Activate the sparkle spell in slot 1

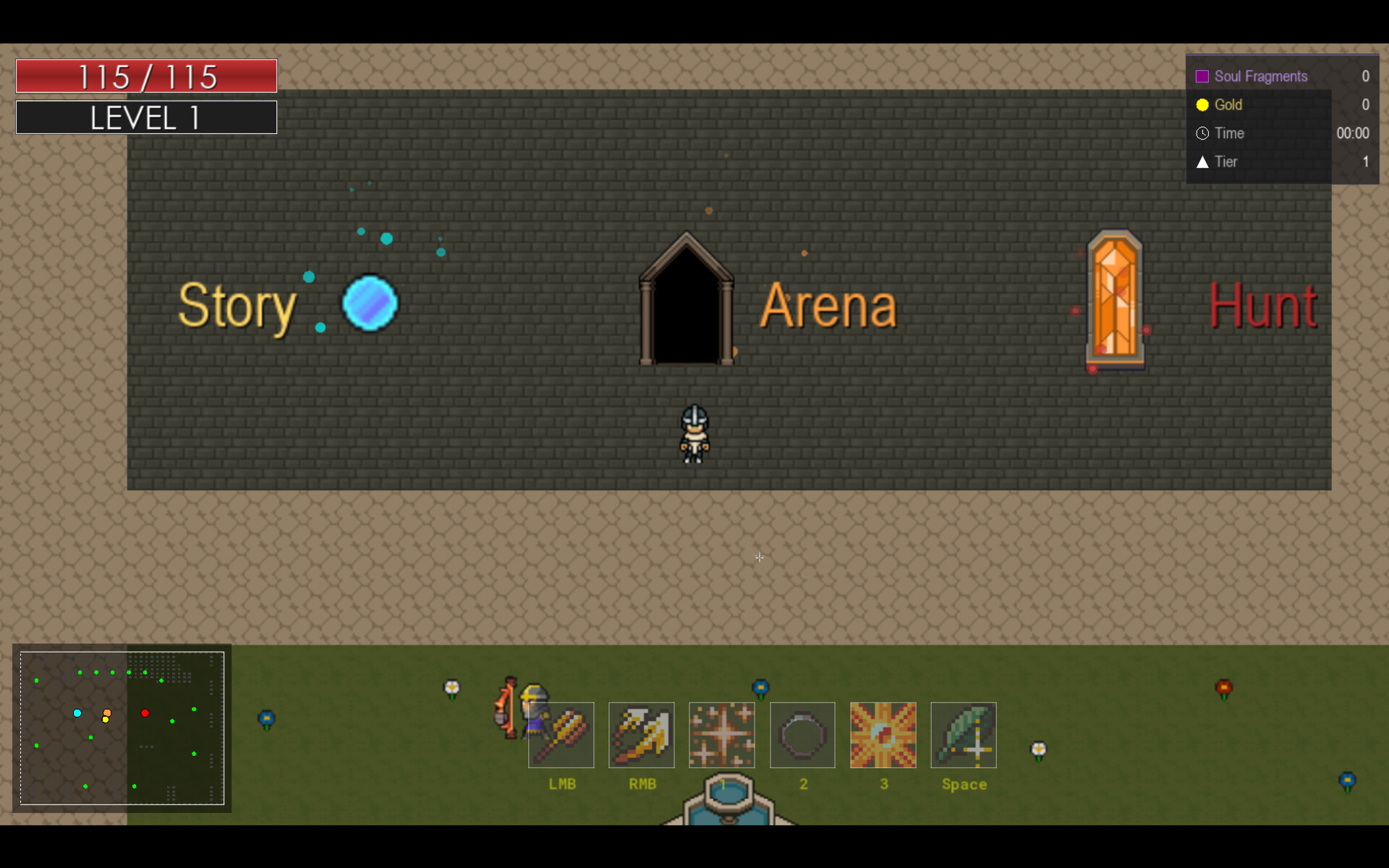722,735
